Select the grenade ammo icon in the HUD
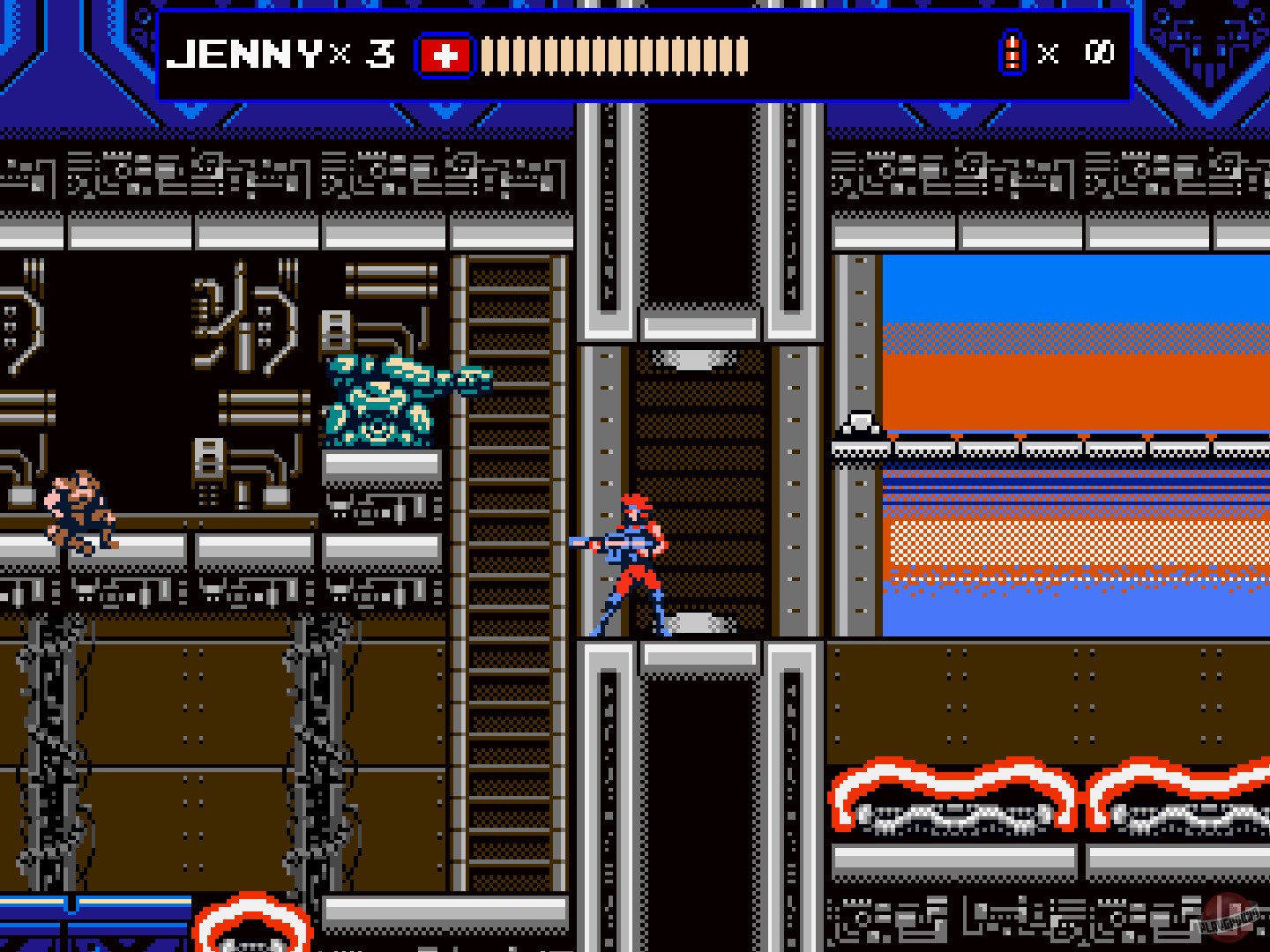The height and width of the screenshot is (952, 1270). click(1012, 53)
